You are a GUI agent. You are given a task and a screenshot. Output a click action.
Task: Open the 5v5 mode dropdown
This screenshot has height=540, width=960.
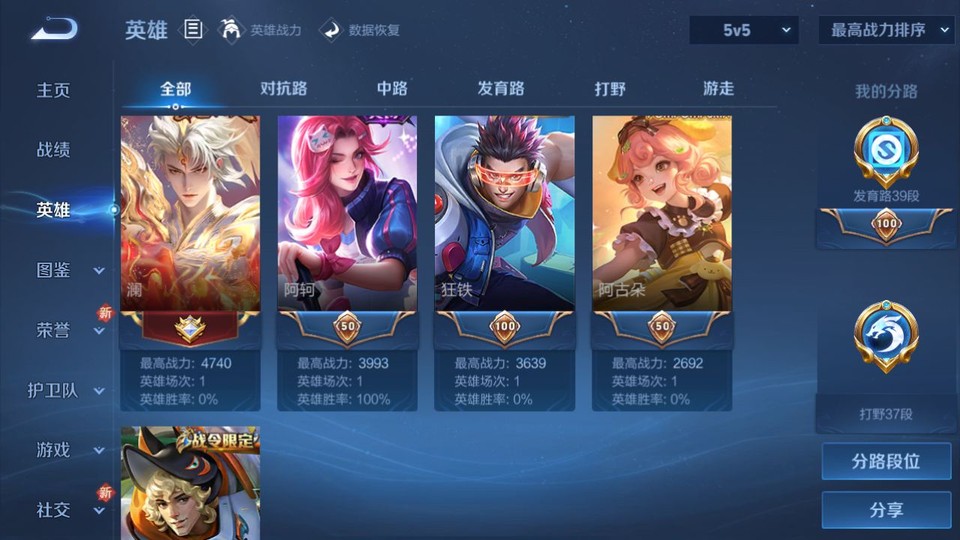(x=744, y=30)
